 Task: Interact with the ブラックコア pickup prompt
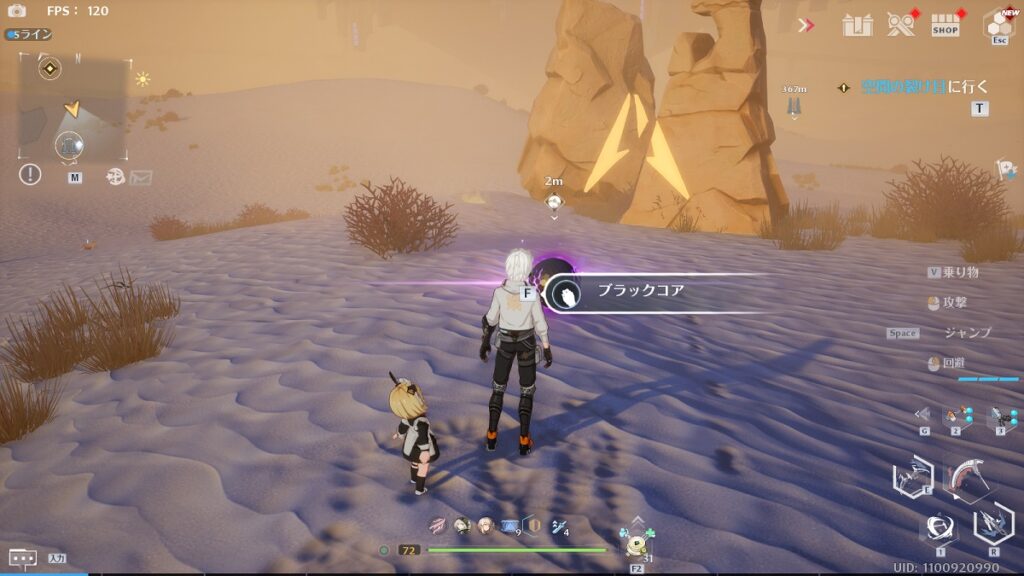click(640, 293)
